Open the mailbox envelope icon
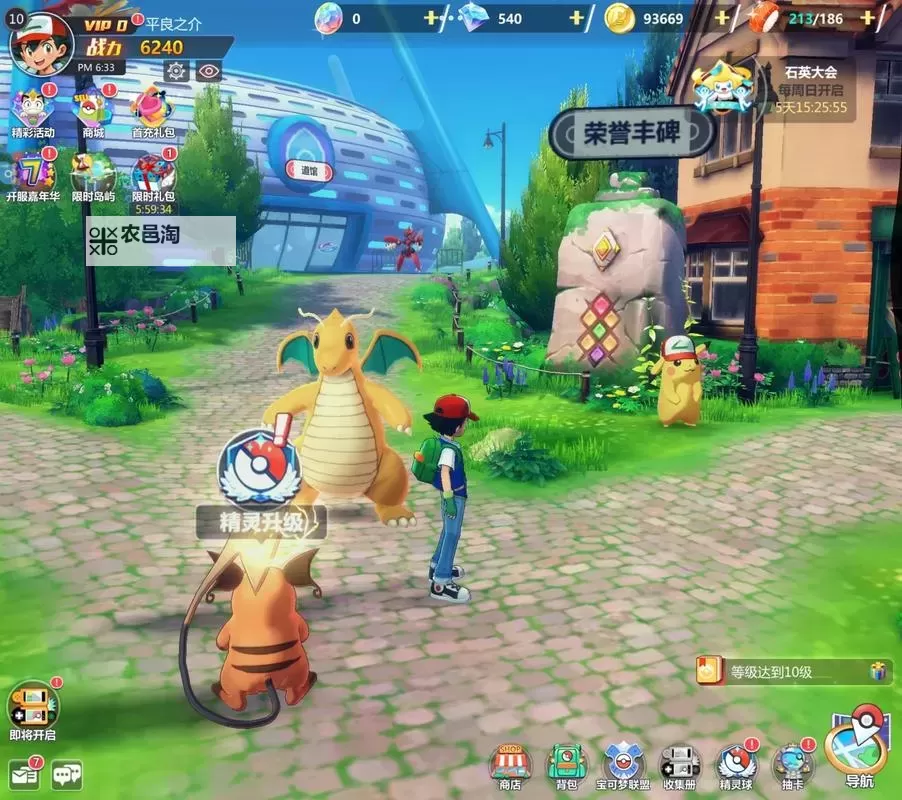Image resolution: width=902 pixels, height=800 pixels. (24, 774)
